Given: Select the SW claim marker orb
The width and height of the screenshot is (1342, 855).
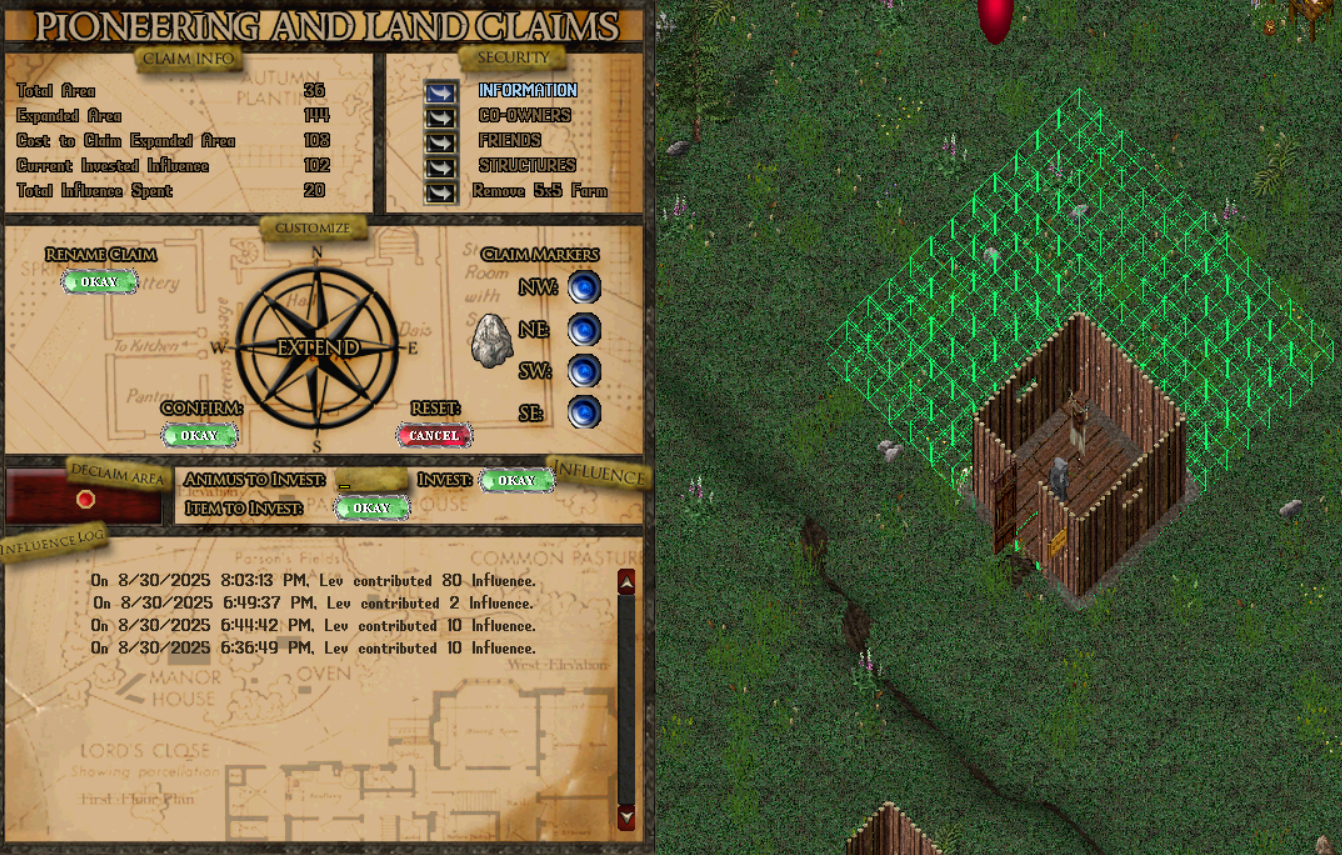Looking at the screenshot, I should click(584, 371).
